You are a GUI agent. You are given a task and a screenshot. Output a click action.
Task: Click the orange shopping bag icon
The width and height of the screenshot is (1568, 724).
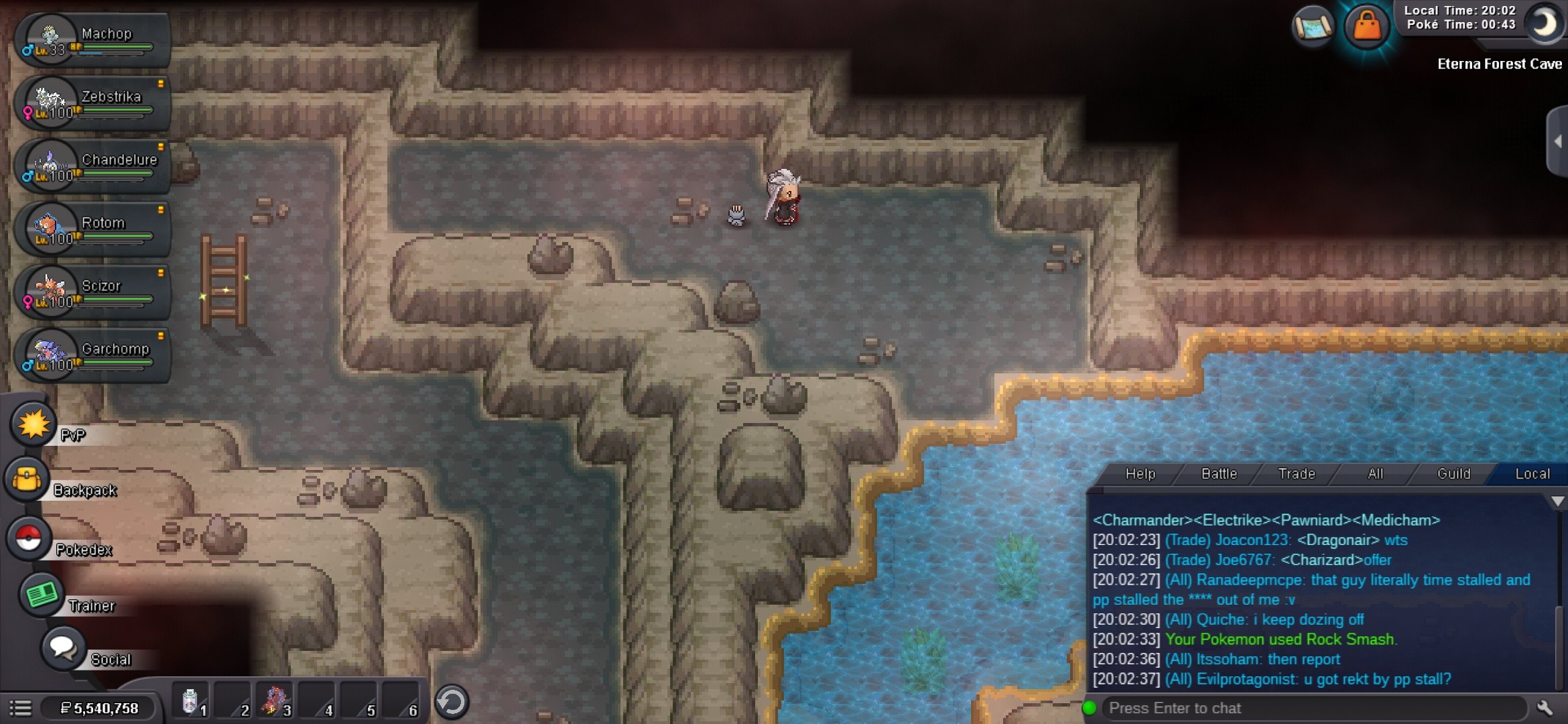click(1366, 27)
